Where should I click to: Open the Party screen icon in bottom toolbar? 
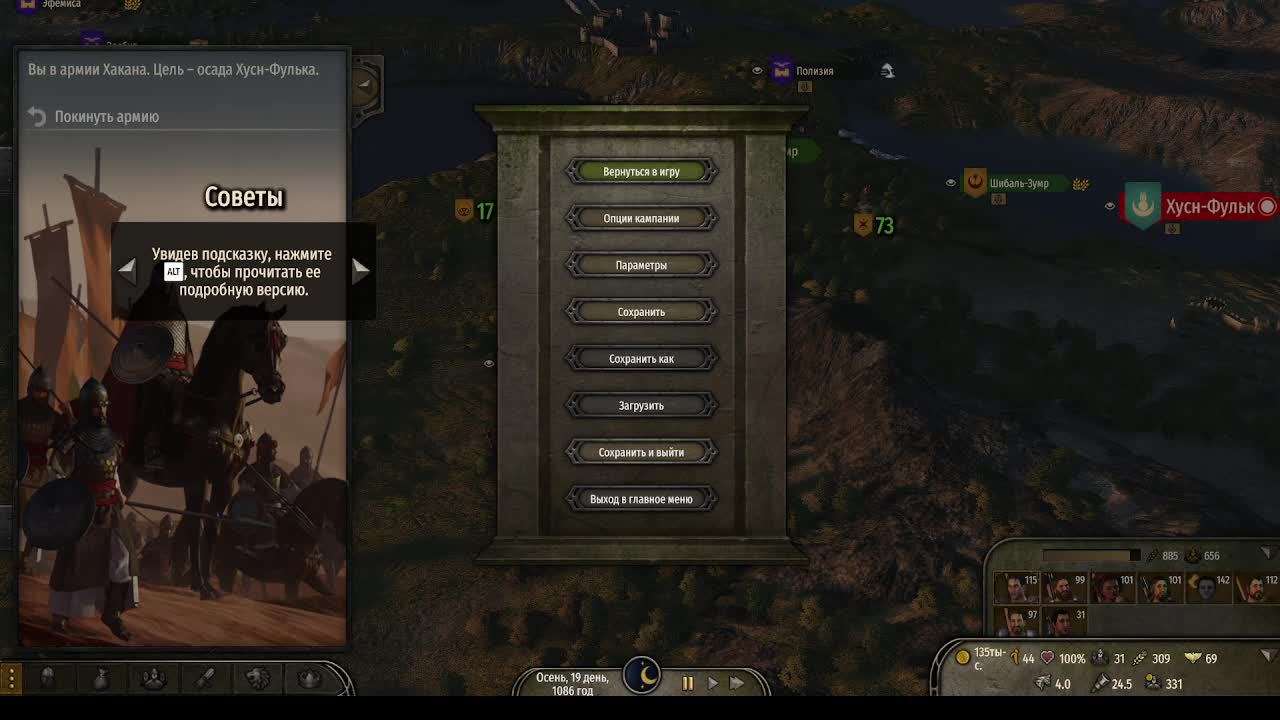tap(155, 677)
